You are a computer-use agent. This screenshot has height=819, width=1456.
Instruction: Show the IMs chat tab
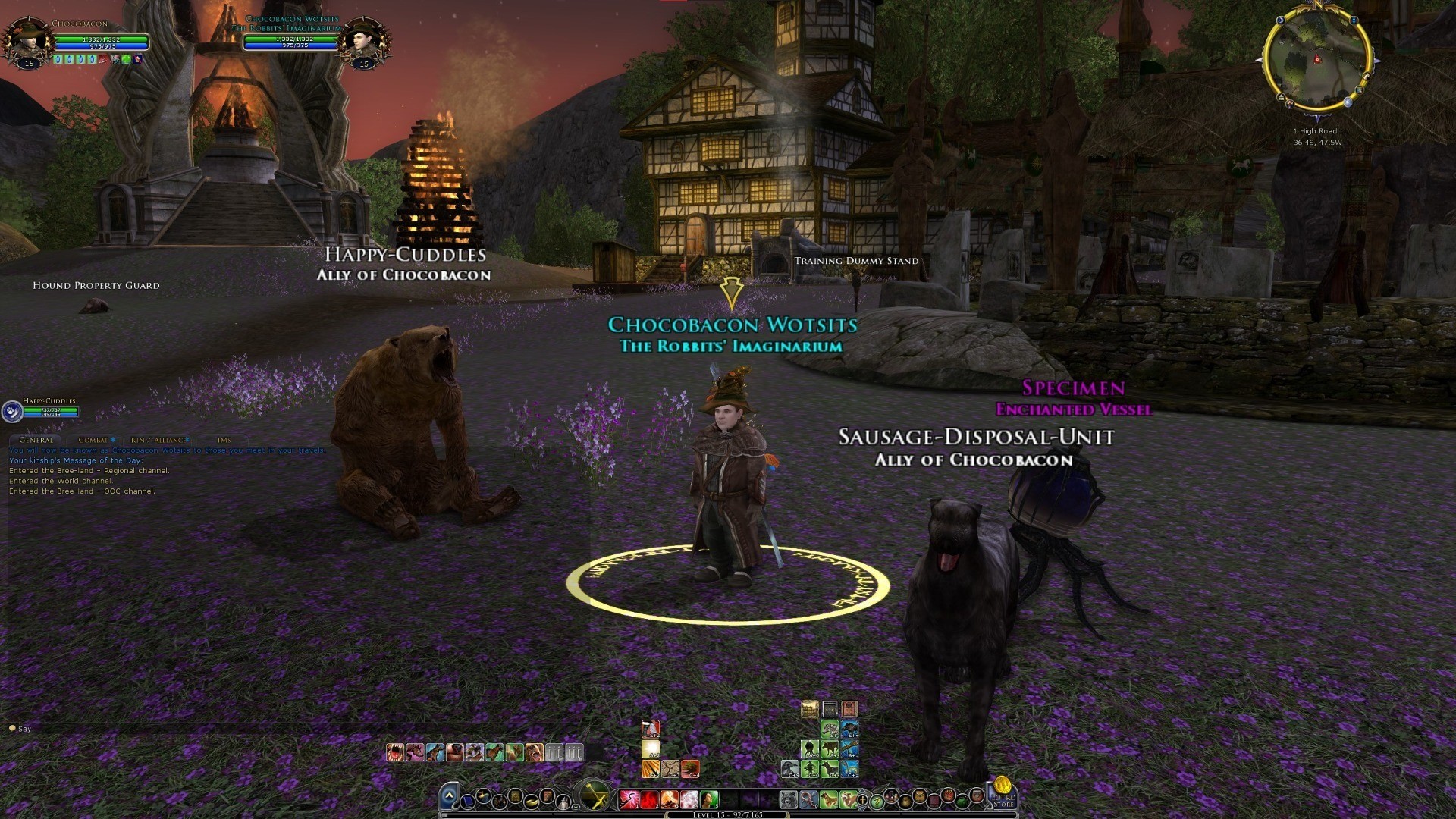pyautogui.click(x=224, y=440)
